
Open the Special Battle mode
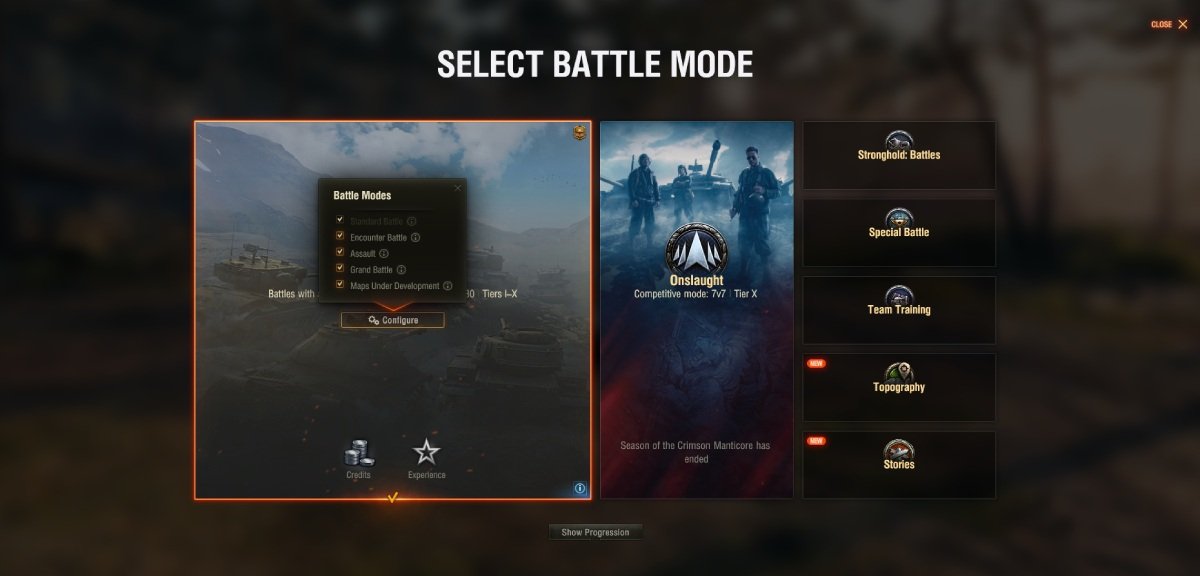[x=899, y=232]
